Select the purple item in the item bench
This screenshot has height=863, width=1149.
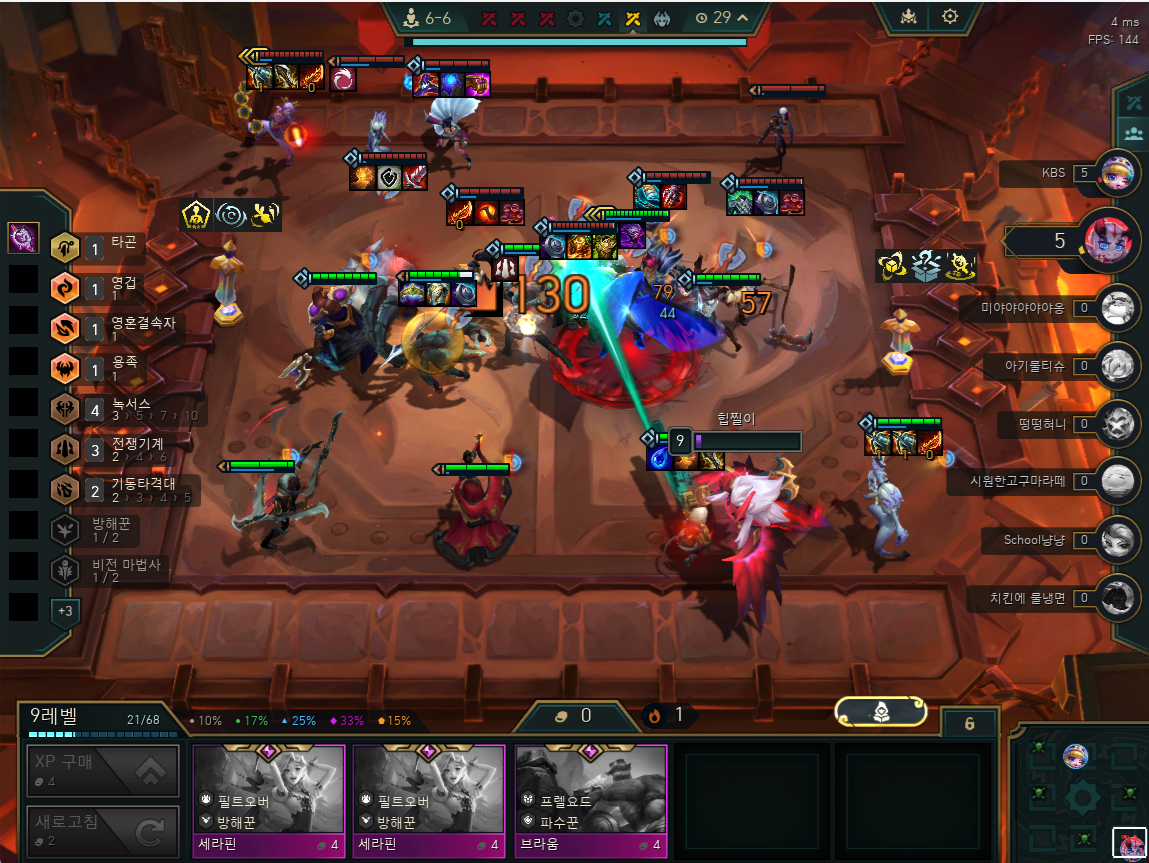pyautogui.click(x=23, y=238)
